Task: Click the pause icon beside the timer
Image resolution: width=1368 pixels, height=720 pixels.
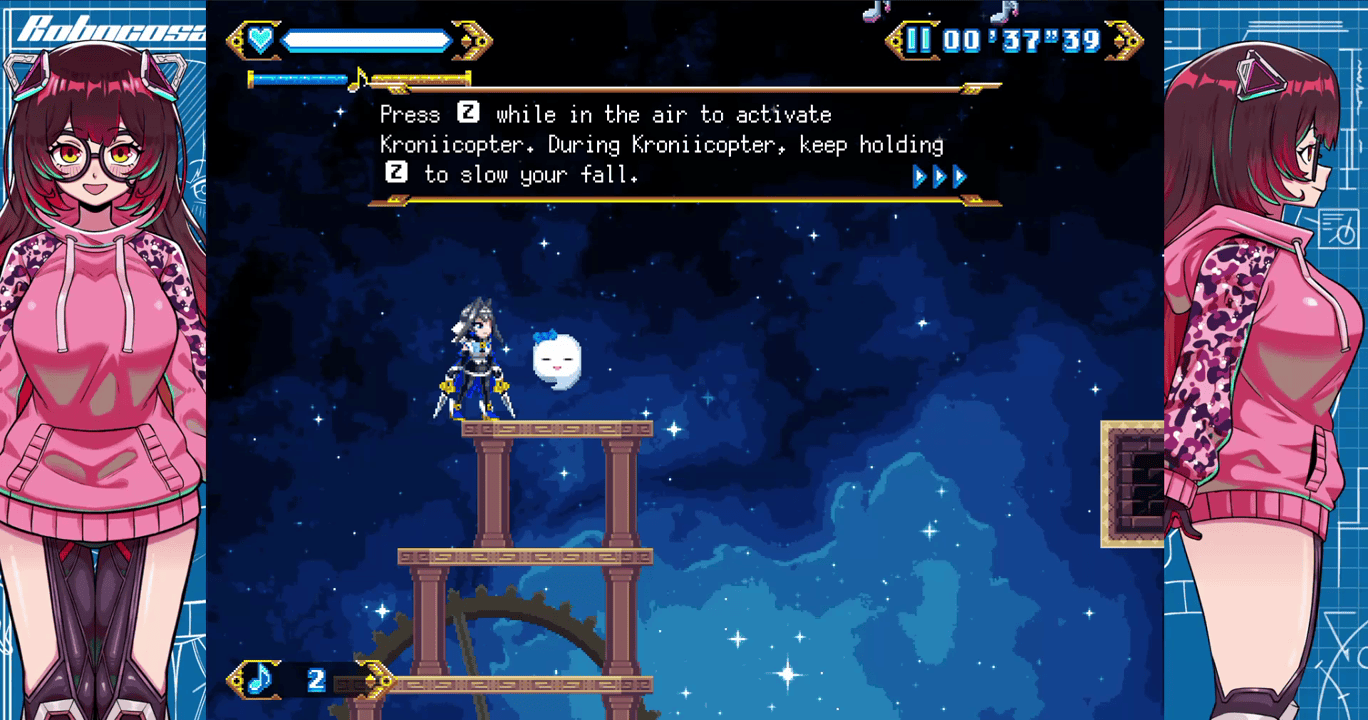Action: [x=918, y=41]
